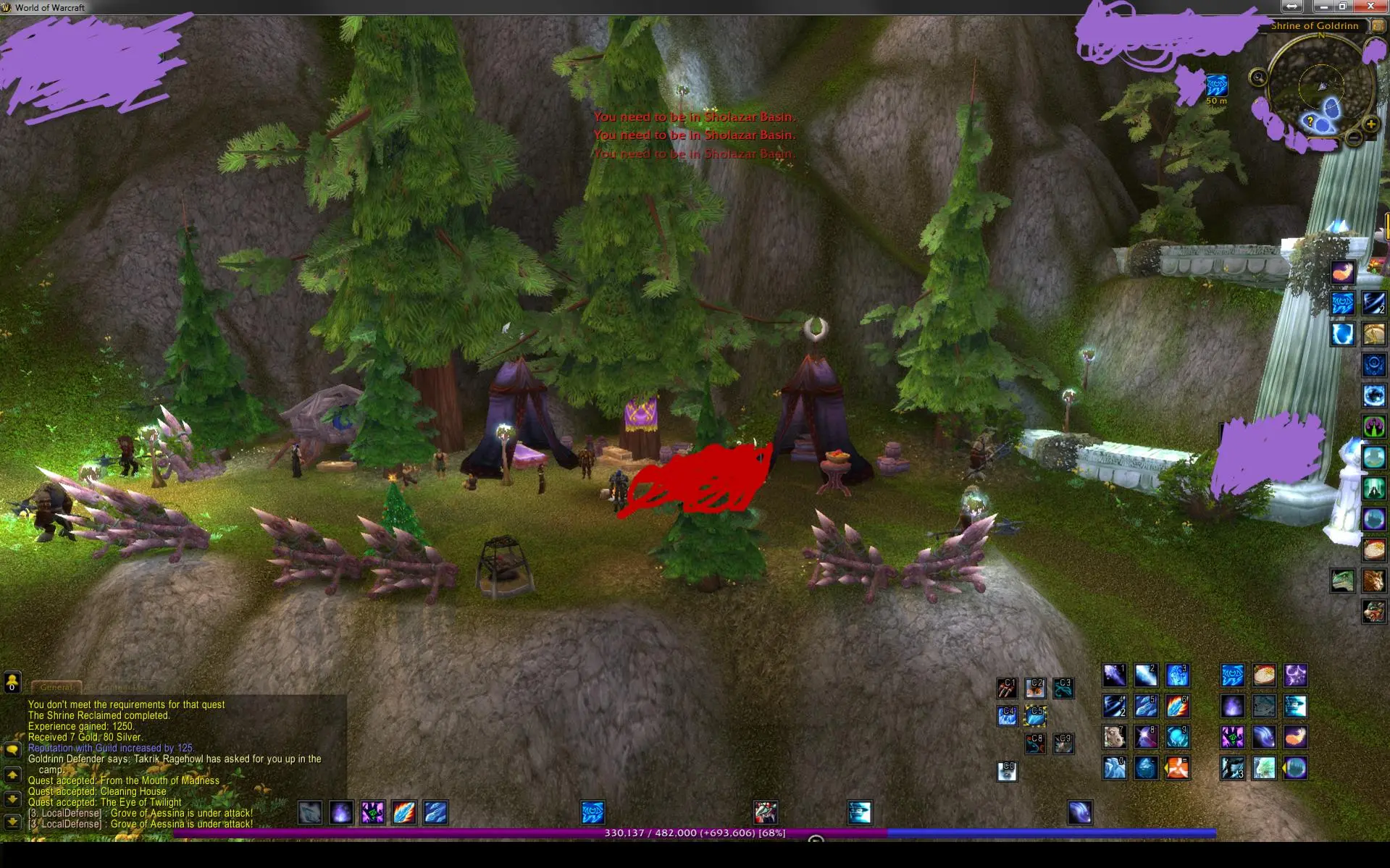Open the chat speech bubble menu

[12, 750]
